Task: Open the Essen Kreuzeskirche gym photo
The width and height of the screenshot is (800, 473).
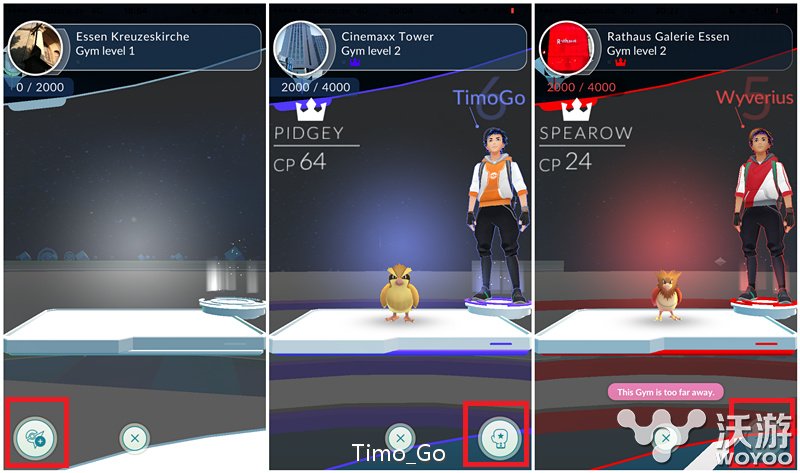Action: point(31,47)
